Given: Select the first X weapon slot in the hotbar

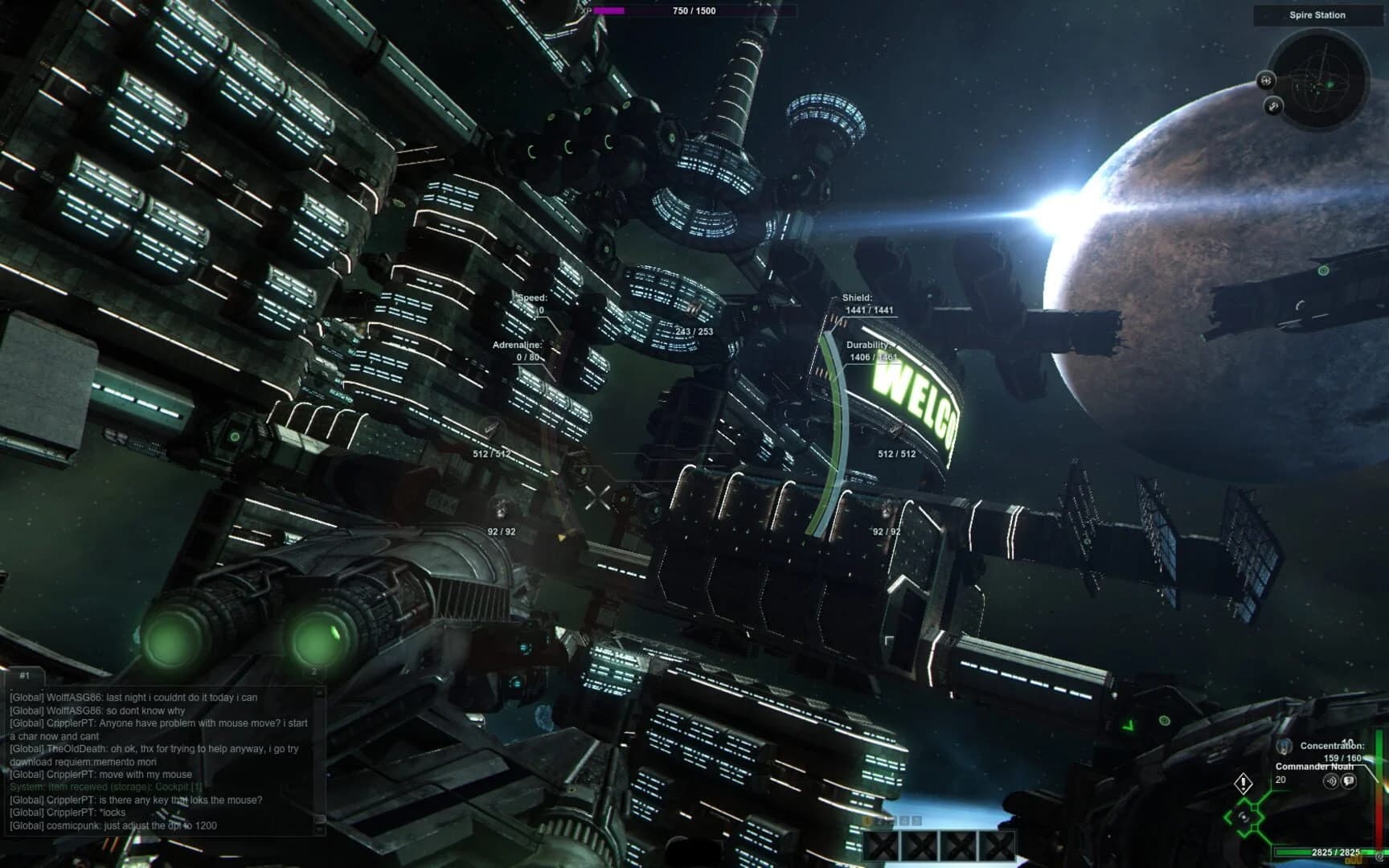Looking at the screenshot, I should point(879,847).
